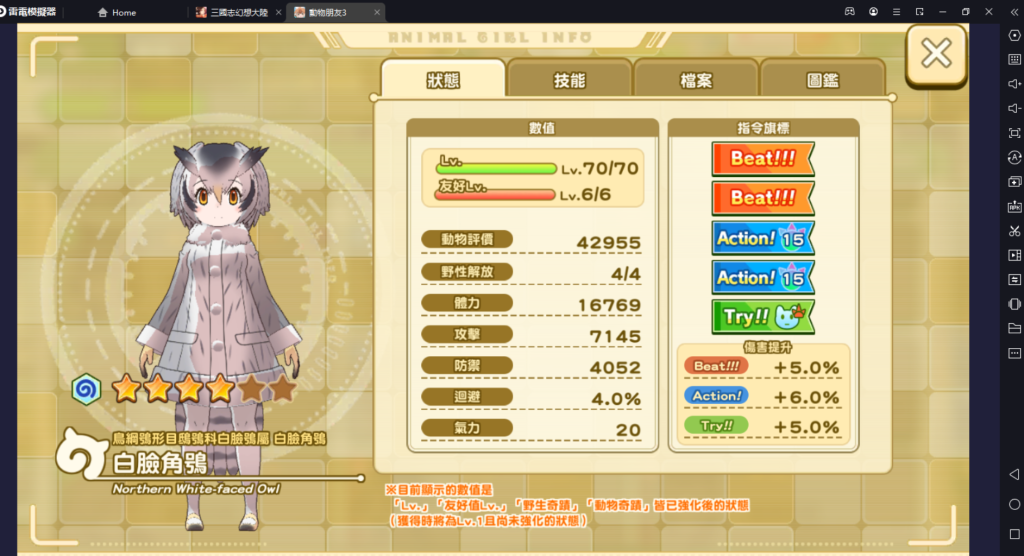The image size is (1024, 556).
Task: Click the blue swirl attribute icon
Action: [x=85, y=387]
